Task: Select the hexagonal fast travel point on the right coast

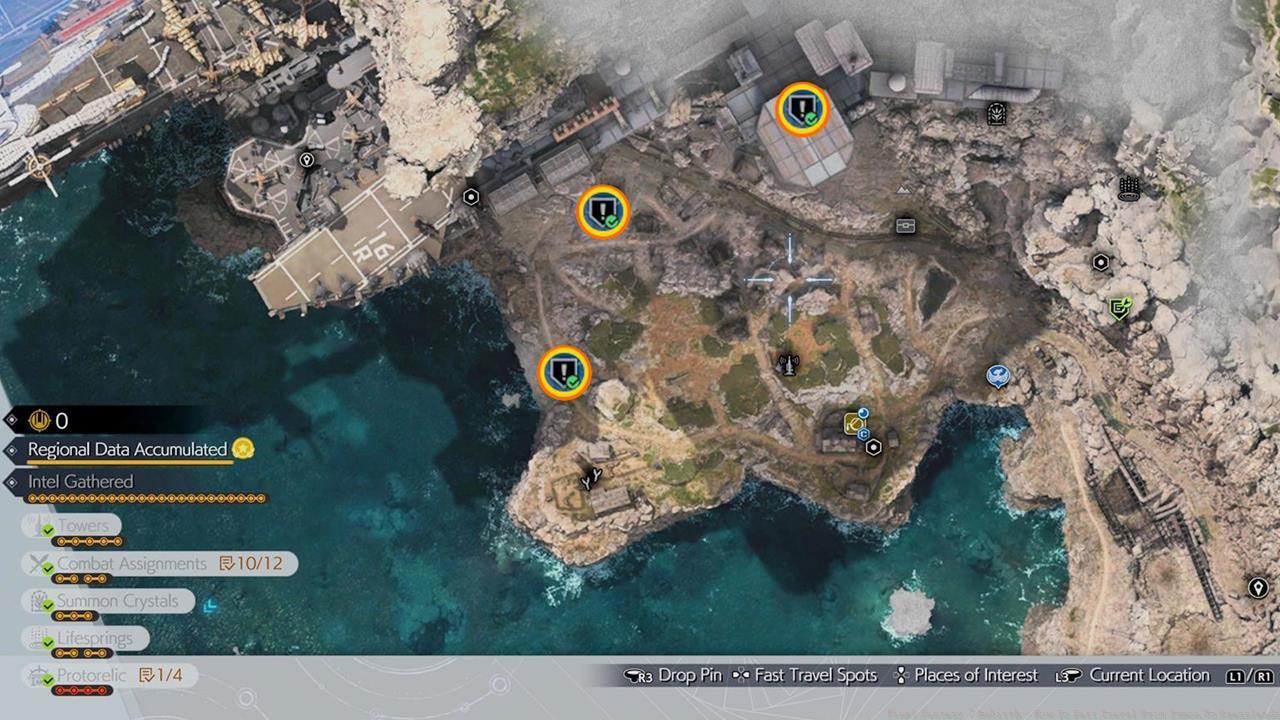Action: (x=1101, y=261)
